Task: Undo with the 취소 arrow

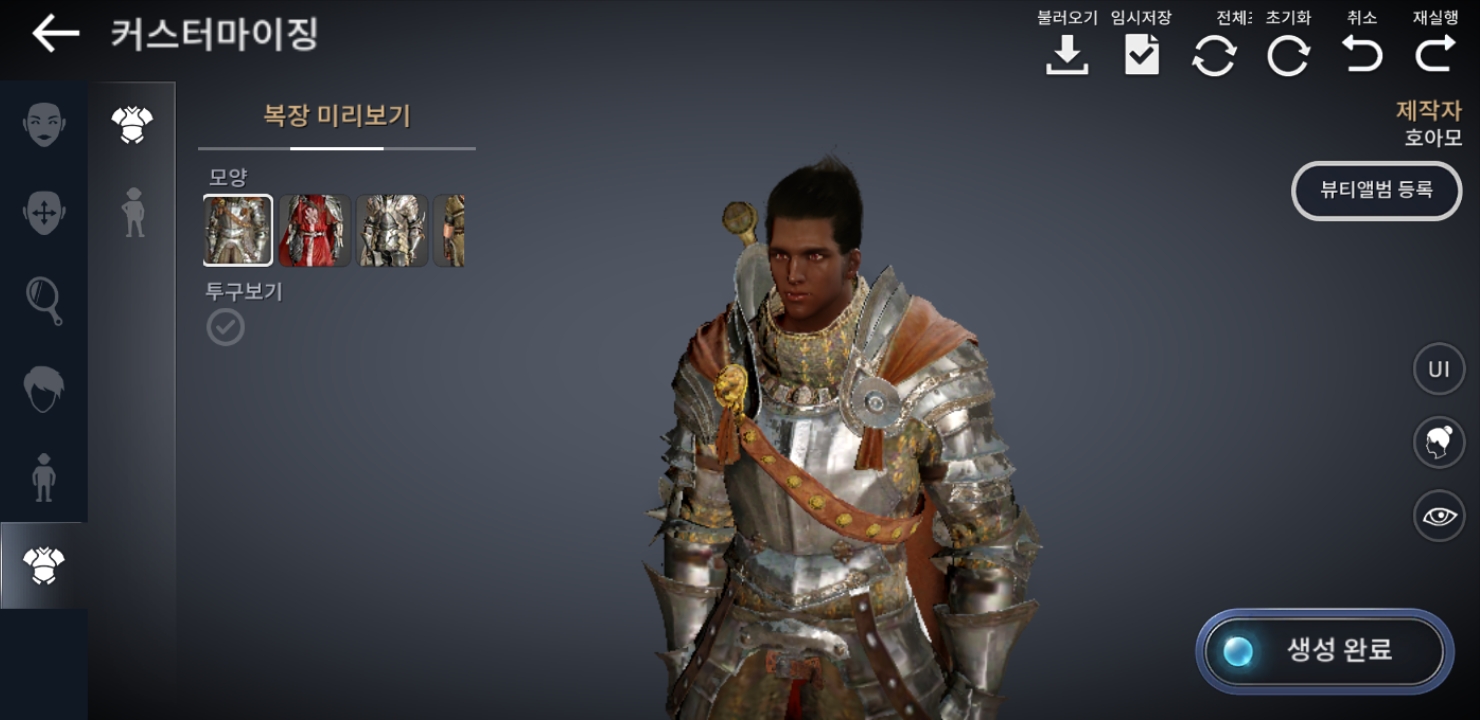Action: click(1362, 55)
